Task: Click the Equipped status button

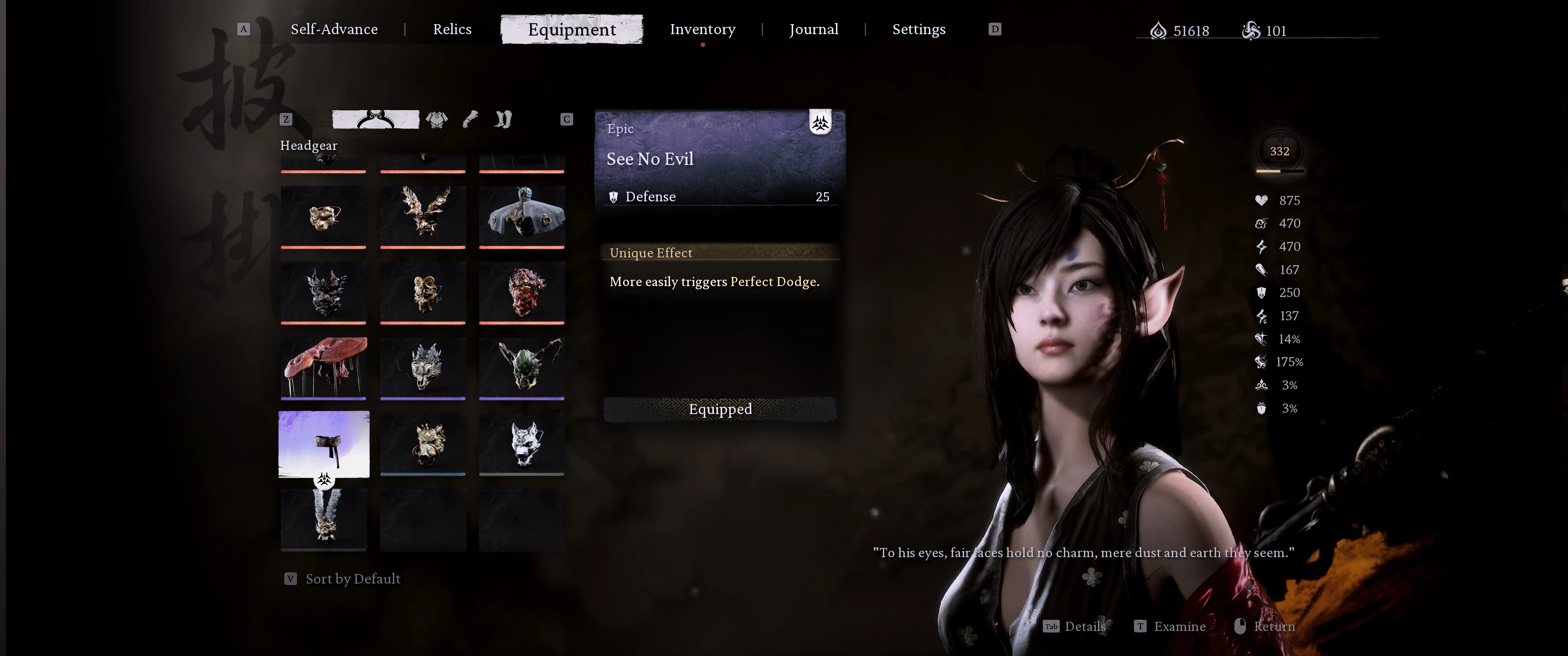Action: [x=719, y=409]
